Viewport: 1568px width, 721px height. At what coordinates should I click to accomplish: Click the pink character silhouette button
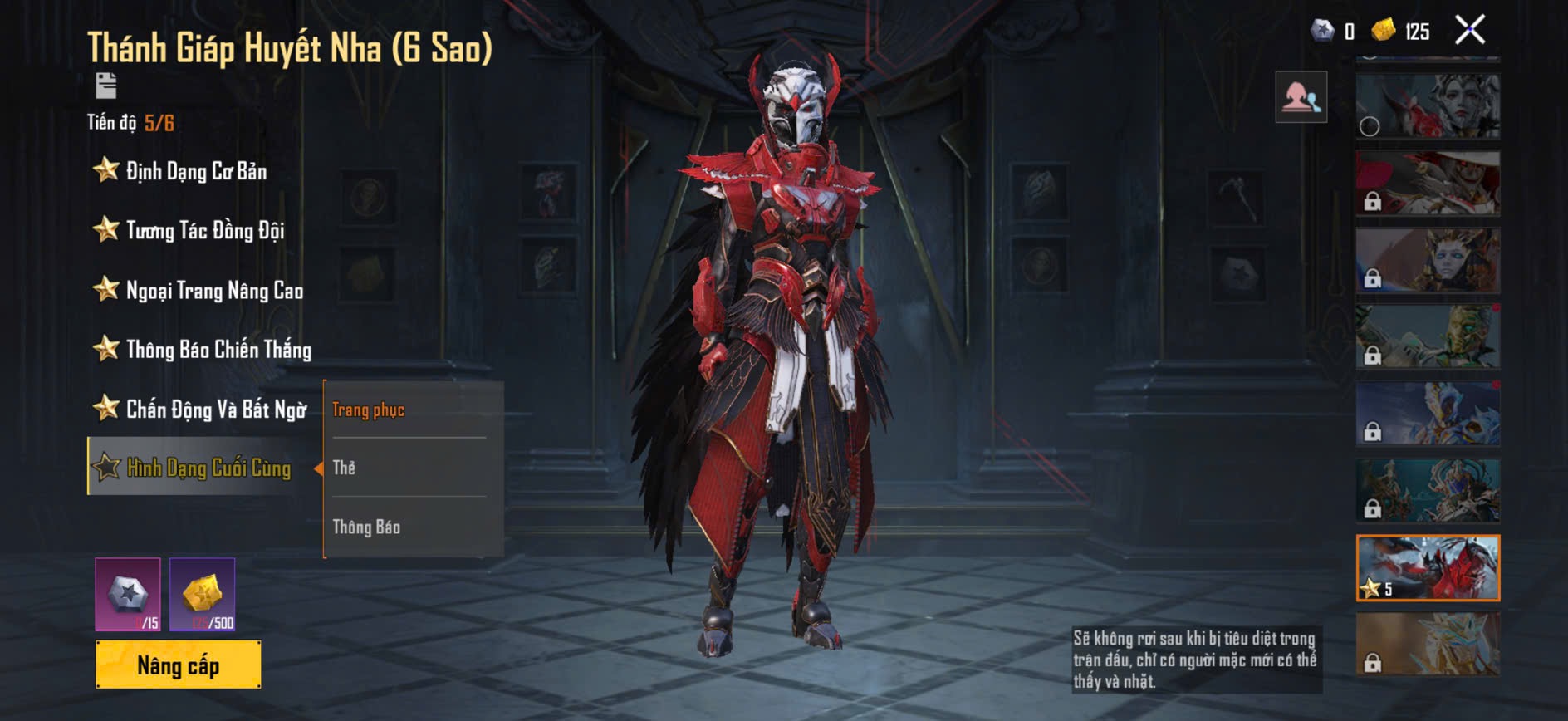(x=1301, y=97)
